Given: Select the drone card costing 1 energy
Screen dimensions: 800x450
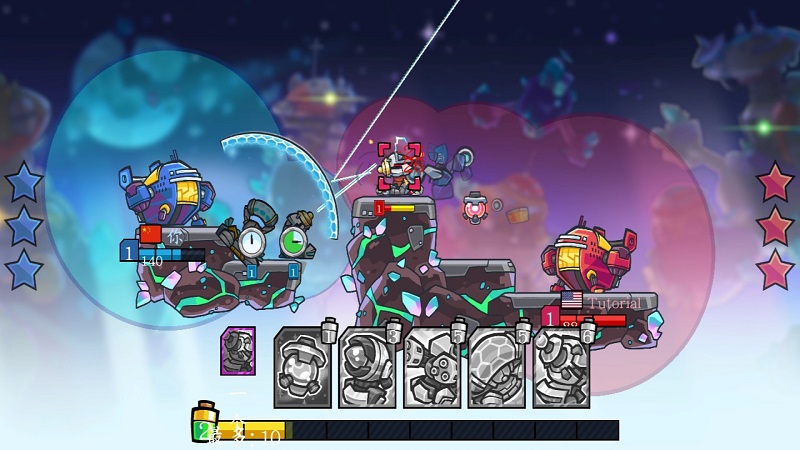Looking at the screenshot, I should [302, 368].
